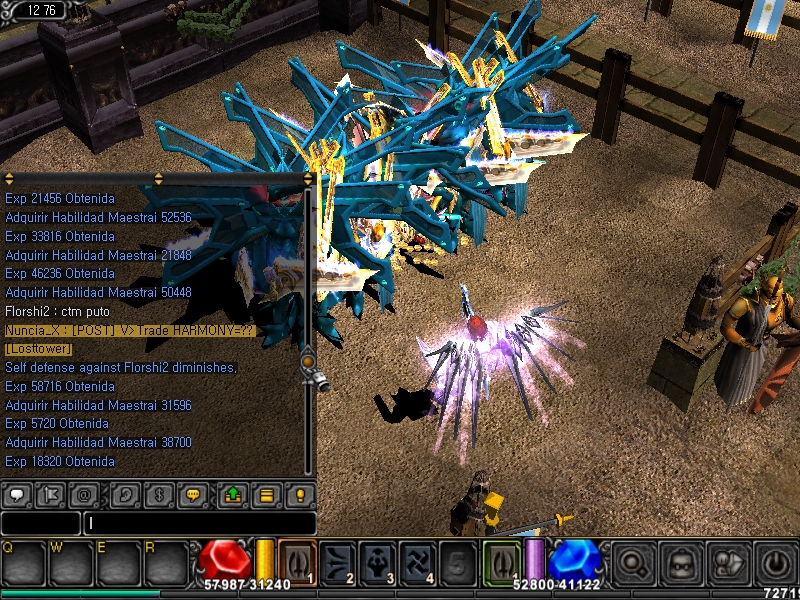Click the power icon system menu button

click(771, 561)
